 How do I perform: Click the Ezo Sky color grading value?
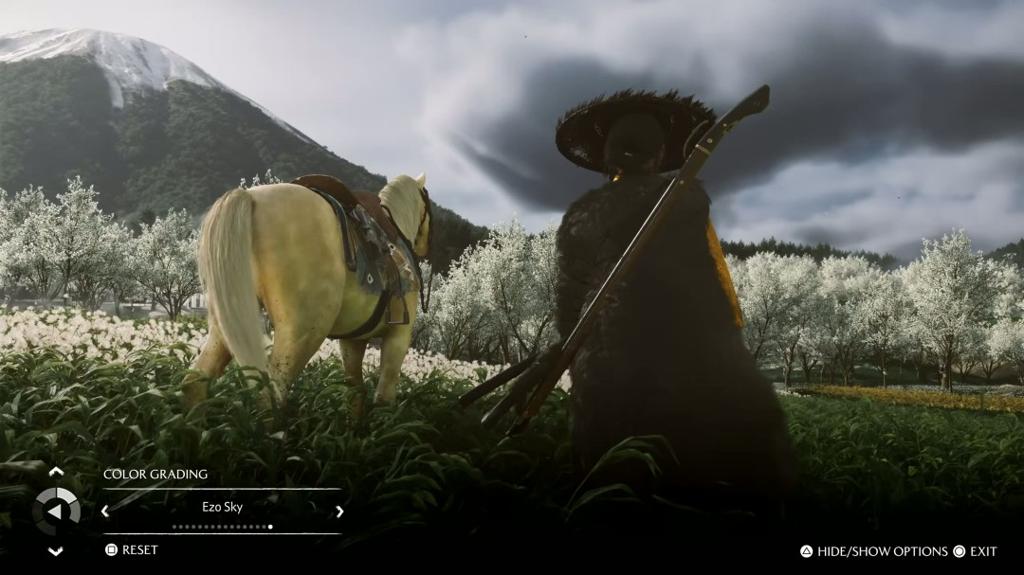[x=222, y=508]
